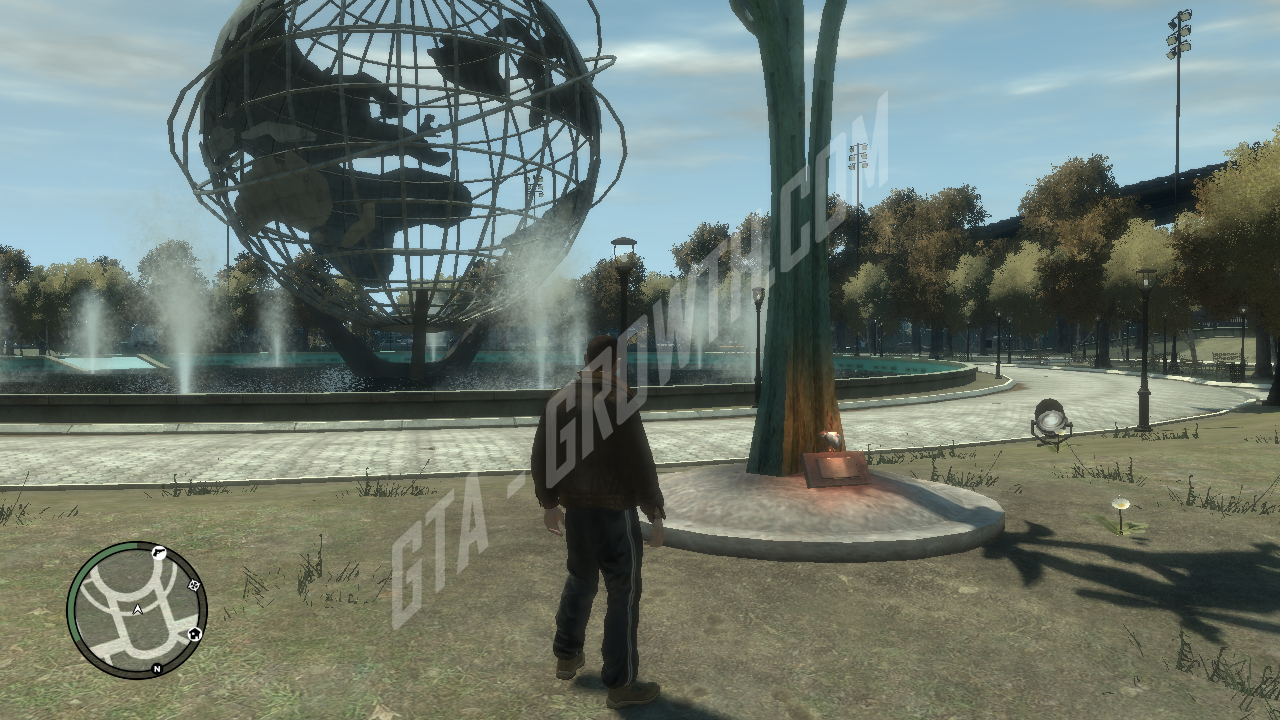
Task: Click the circular minimap radar
Action: click(137, 609)
